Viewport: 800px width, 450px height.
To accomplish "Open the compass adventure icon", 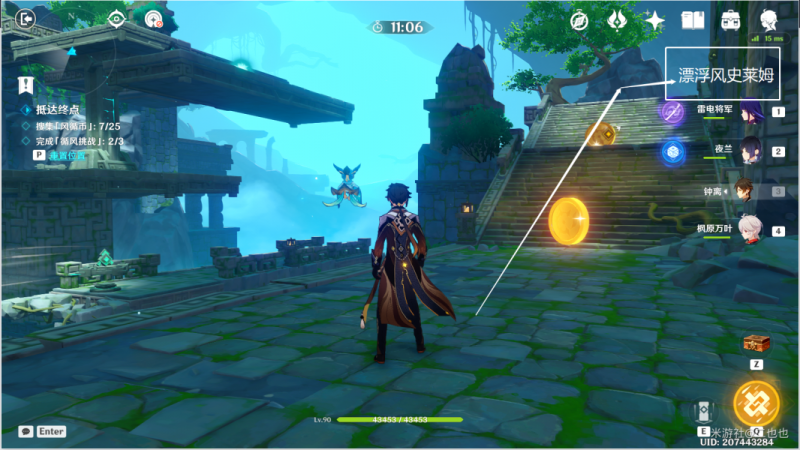I will pos(579,19).
